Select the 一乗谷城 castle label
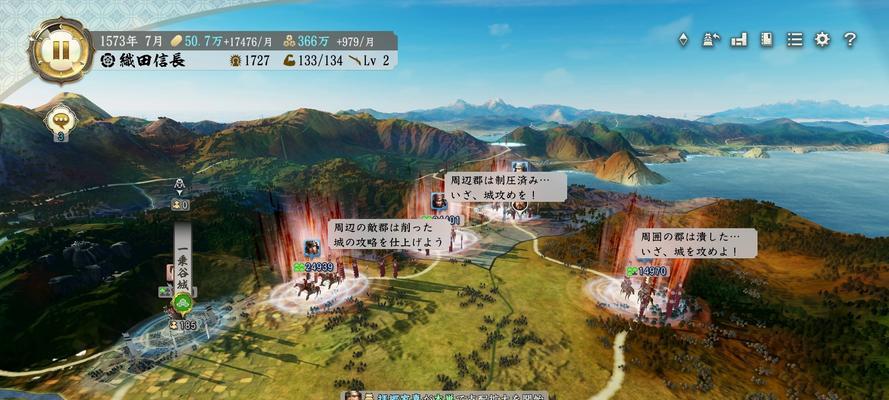Screen dimensions: 889x400 [182, 255]
